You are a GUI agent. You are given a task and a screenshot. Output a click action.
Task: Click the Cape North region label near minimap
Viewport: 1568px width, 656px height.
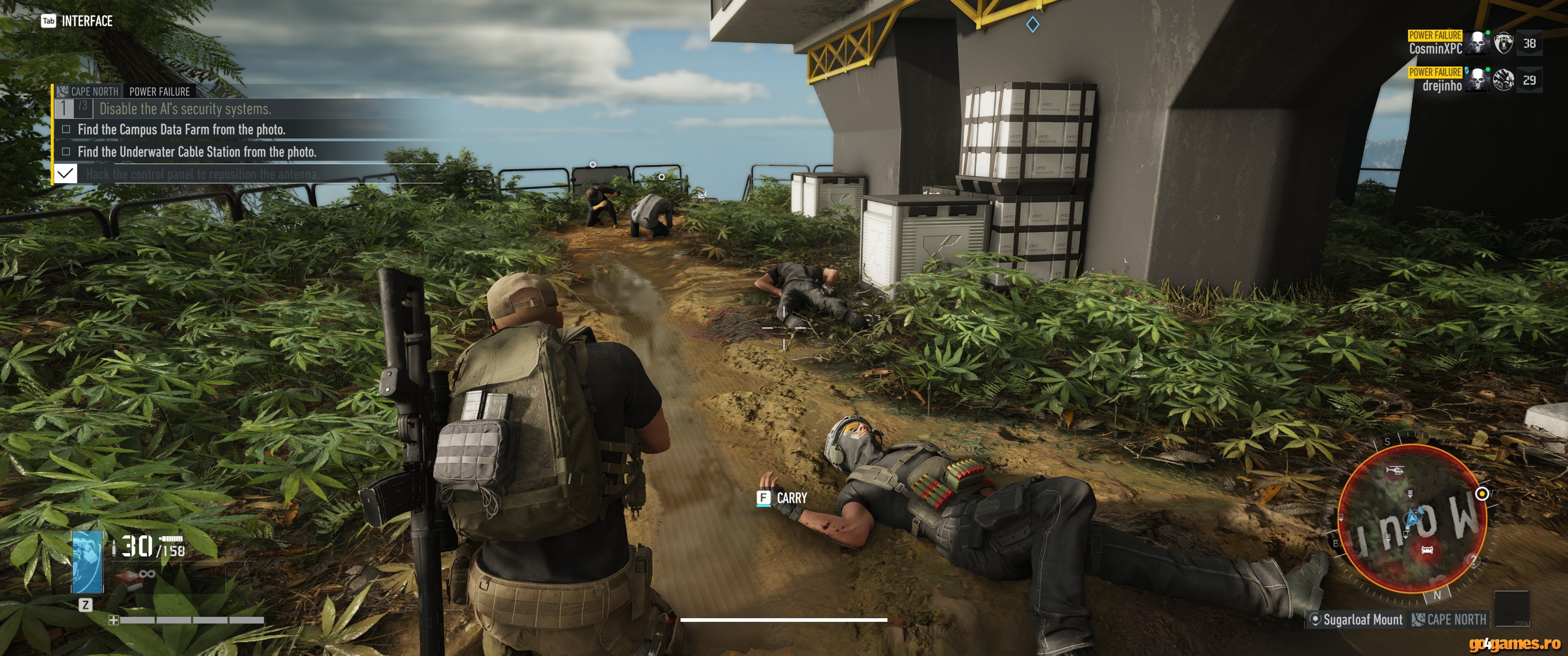(x=1455, y=620)
